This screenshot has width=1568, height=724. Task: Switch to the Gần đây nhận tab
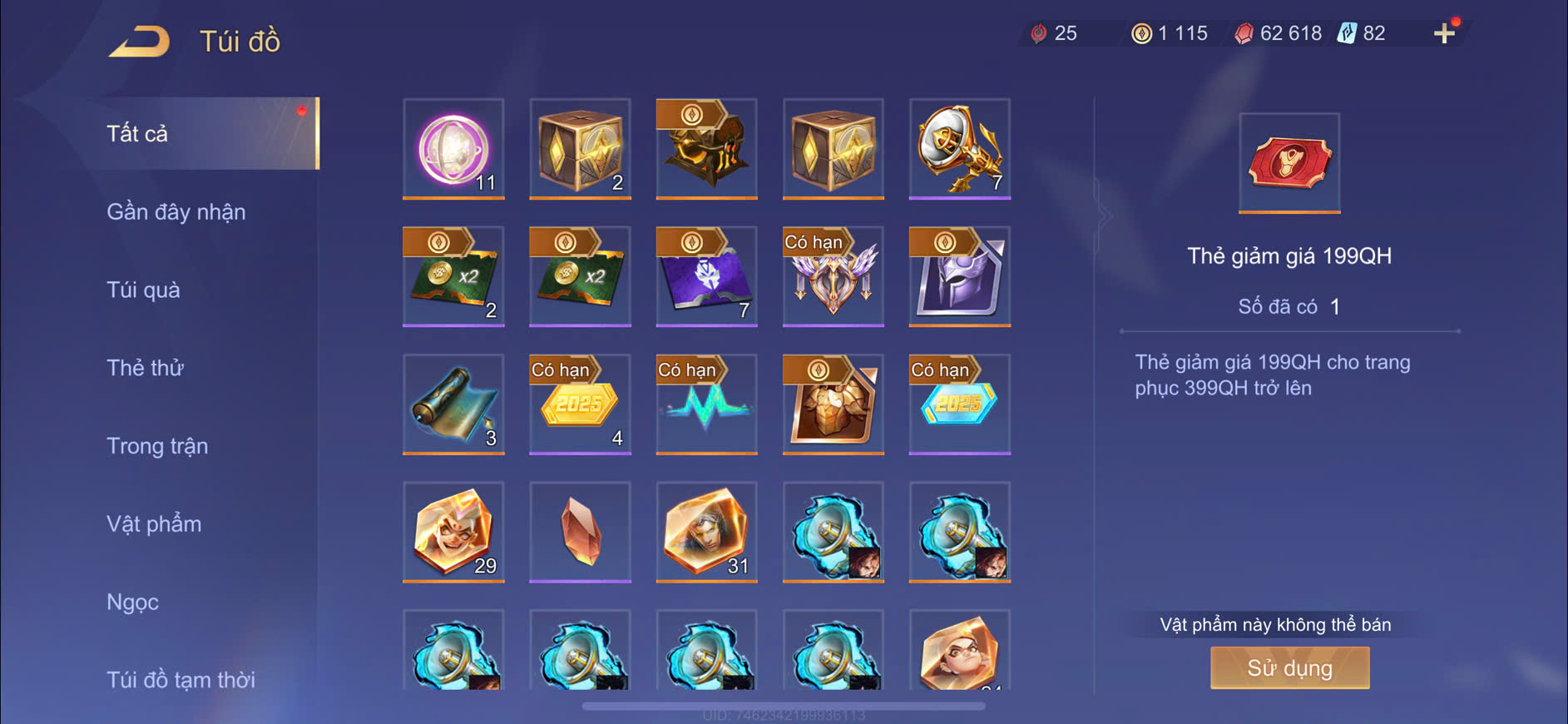(176, 212)
